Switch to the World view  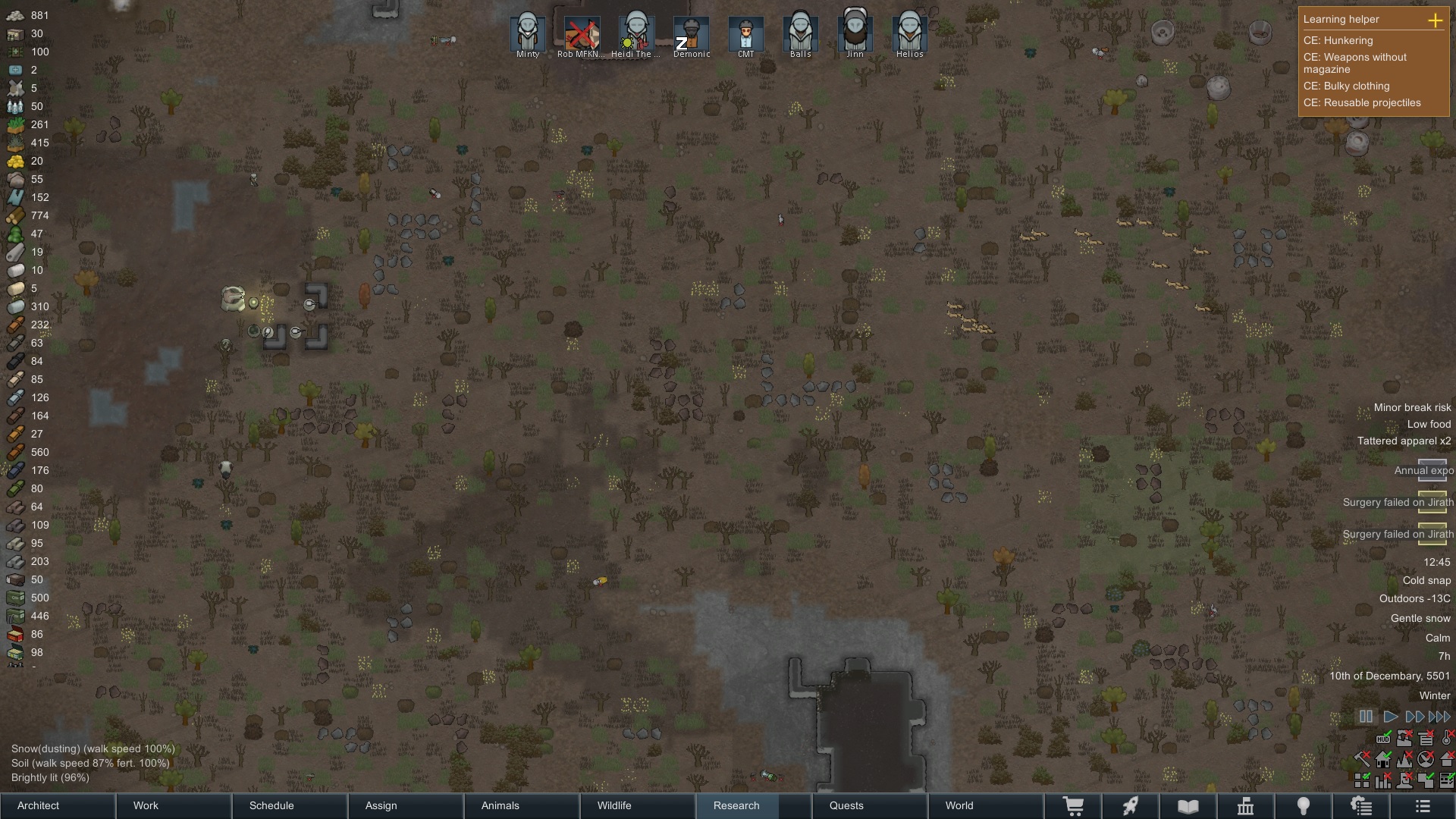pyautogui.click(x=985, y=805)
